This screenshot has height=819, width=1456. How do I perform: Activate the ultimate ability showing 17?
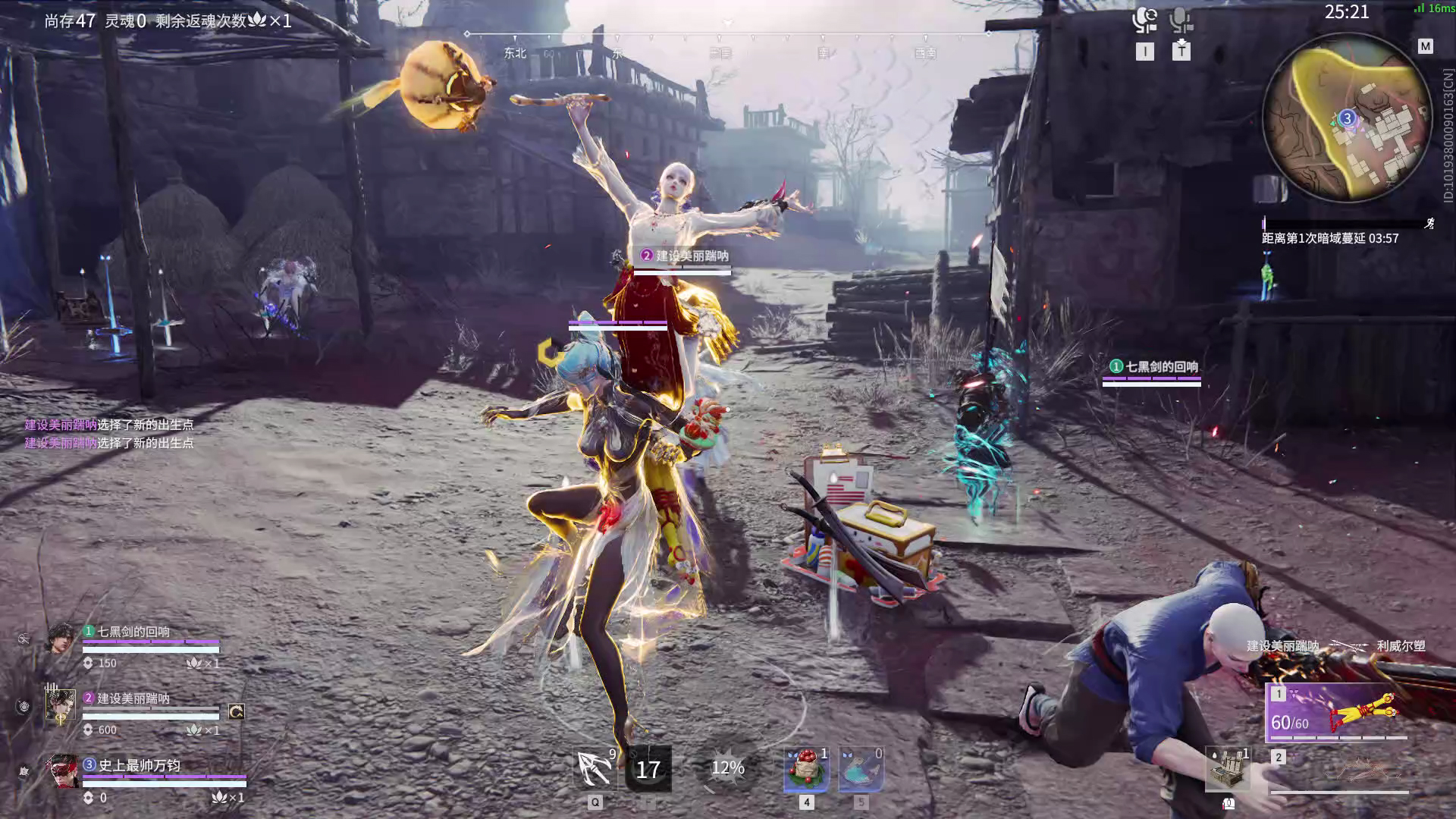(x=648, y=769)
